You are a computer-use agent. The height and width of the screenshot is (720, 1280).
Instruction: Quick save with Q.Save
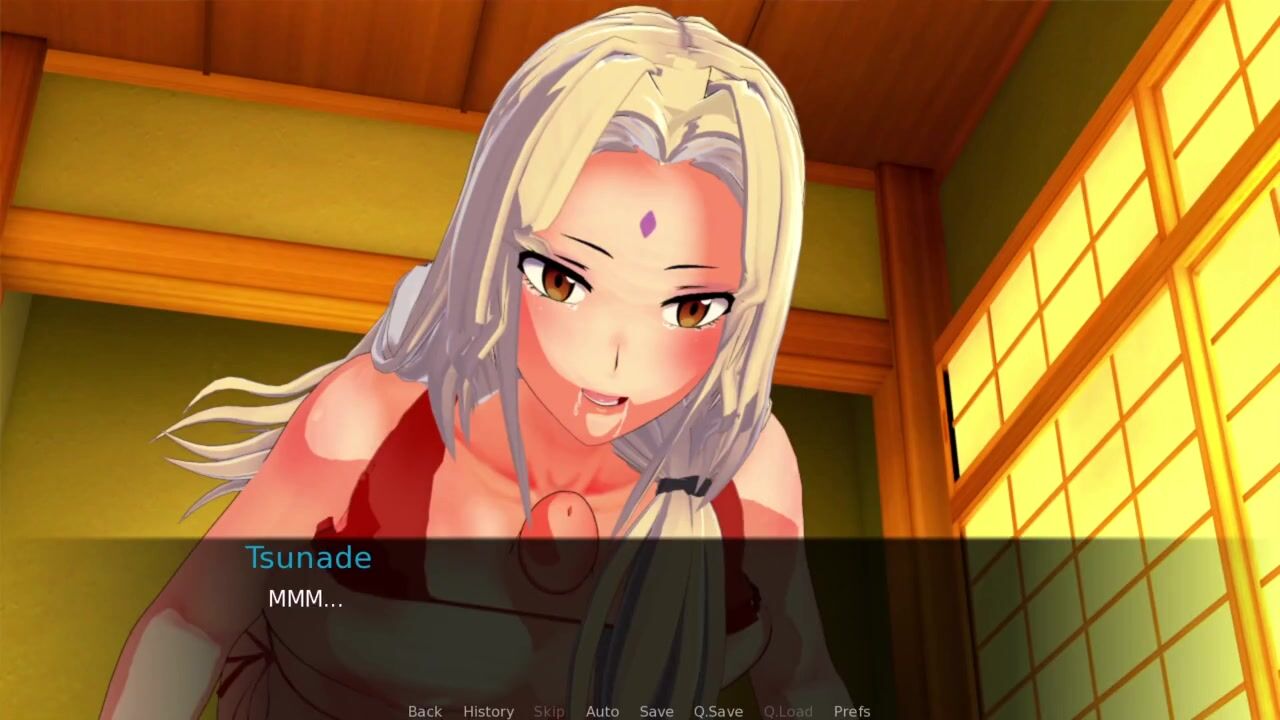point(718,711)
